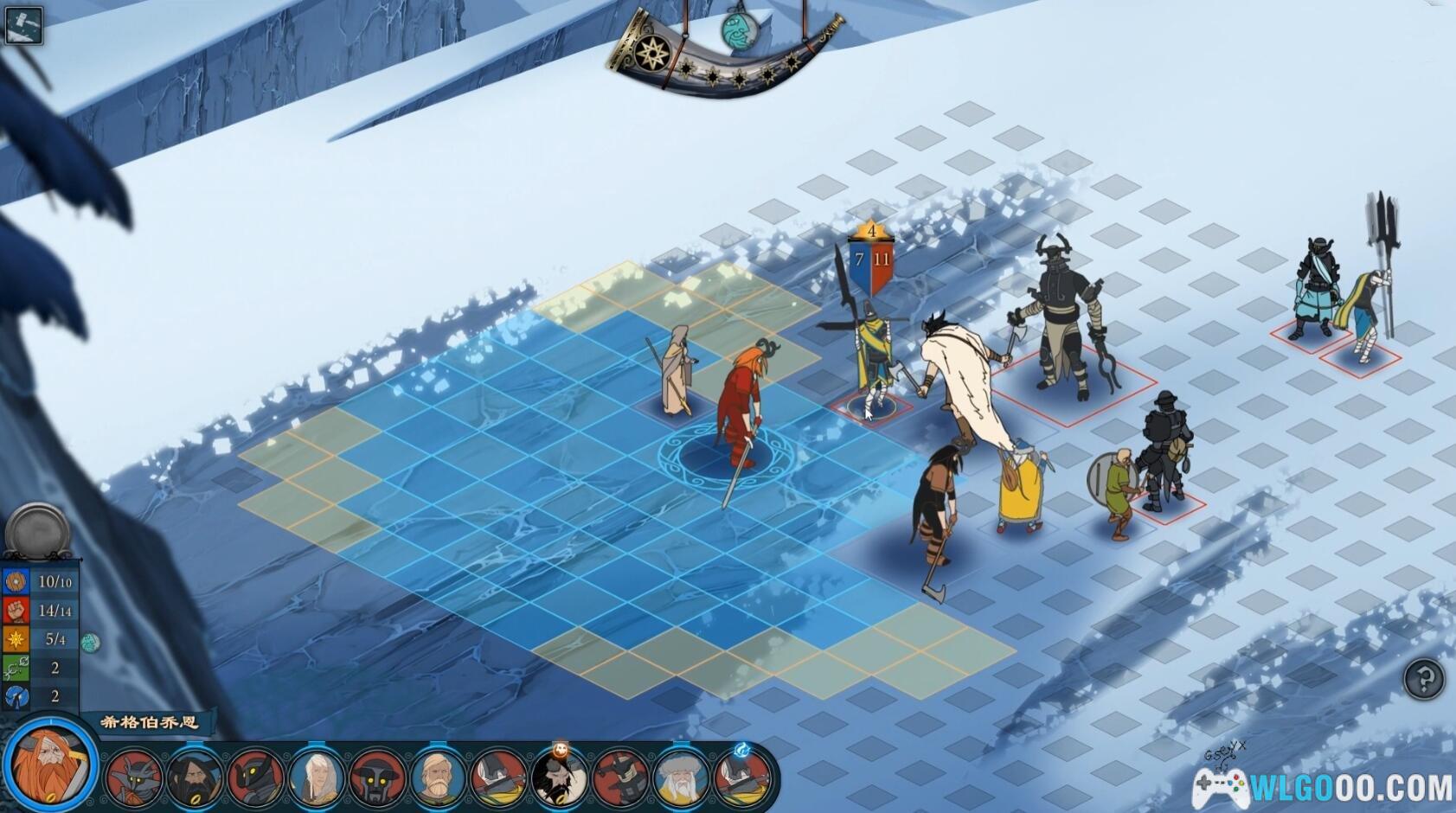
Task: Click the broken shield armor break icon
Action: tap(16, 696)
